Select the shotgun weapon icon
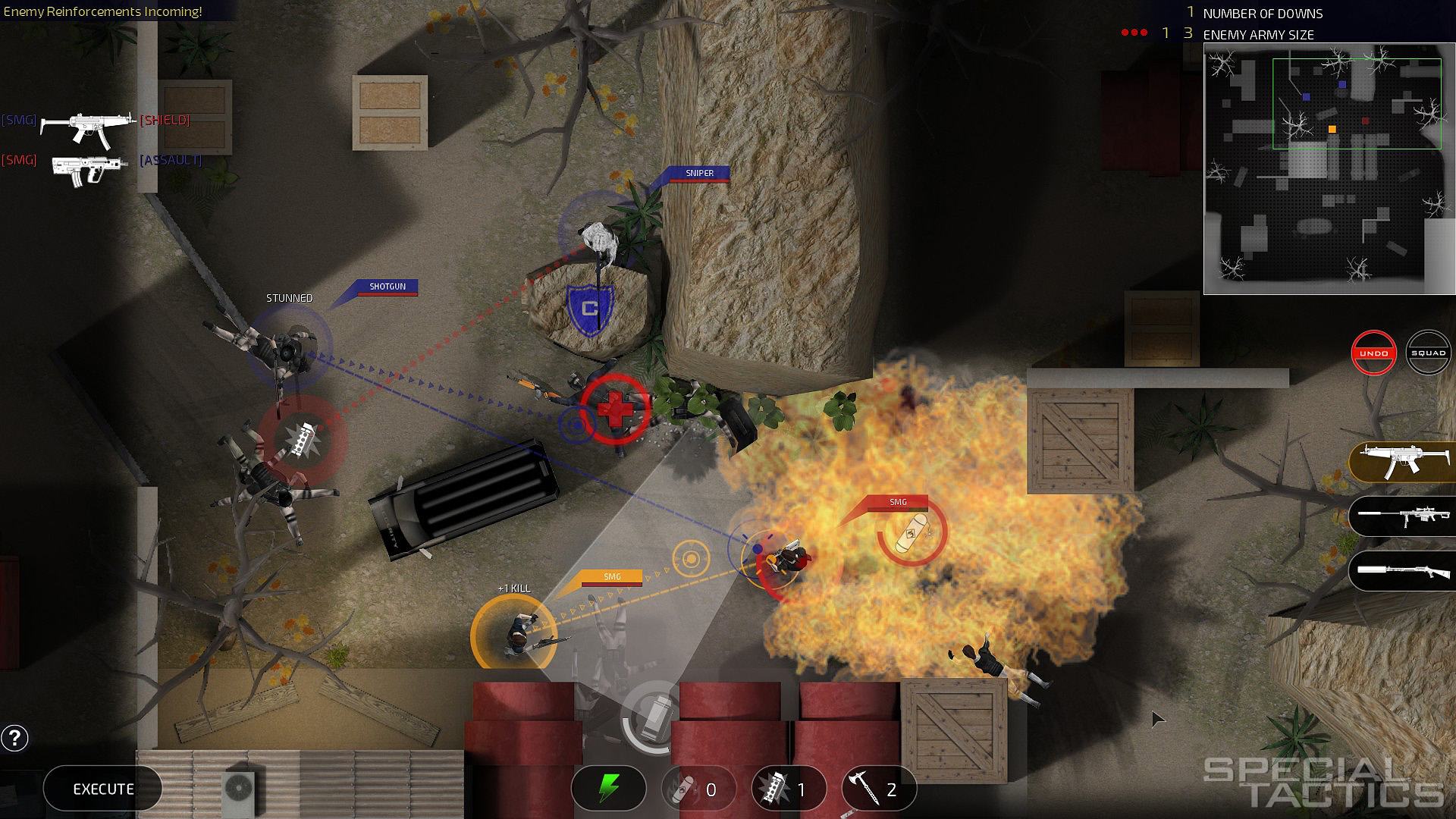The image size is (1456, 819). click(1402, 570)
